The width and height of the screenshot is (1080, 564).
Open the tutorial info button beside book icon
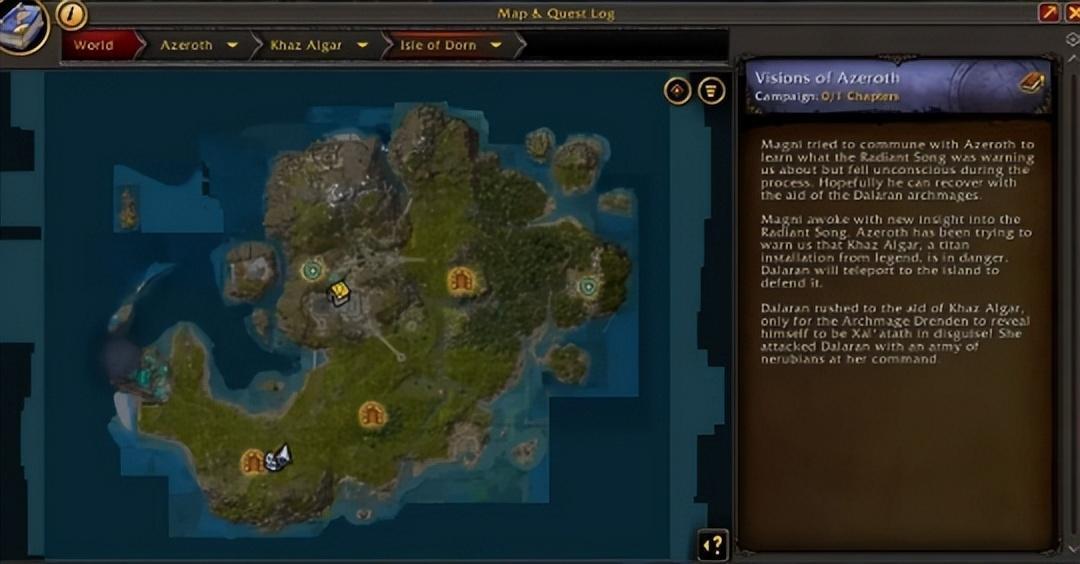72,14
